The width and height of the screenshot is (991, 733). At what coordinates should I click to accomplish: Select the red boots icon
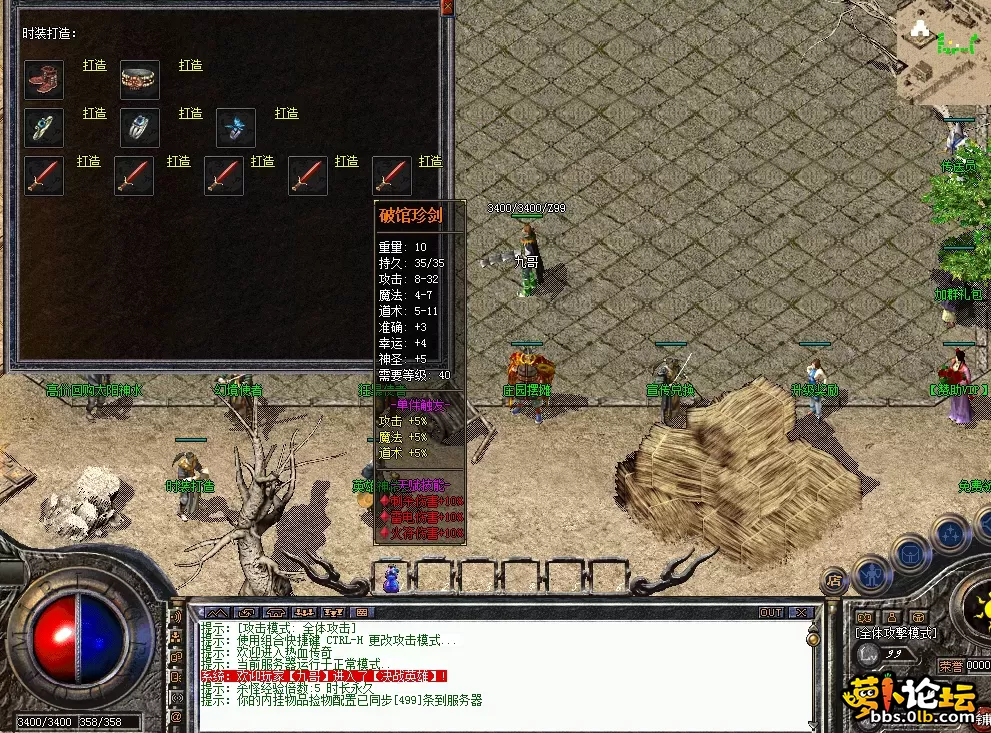click(44, 80)
